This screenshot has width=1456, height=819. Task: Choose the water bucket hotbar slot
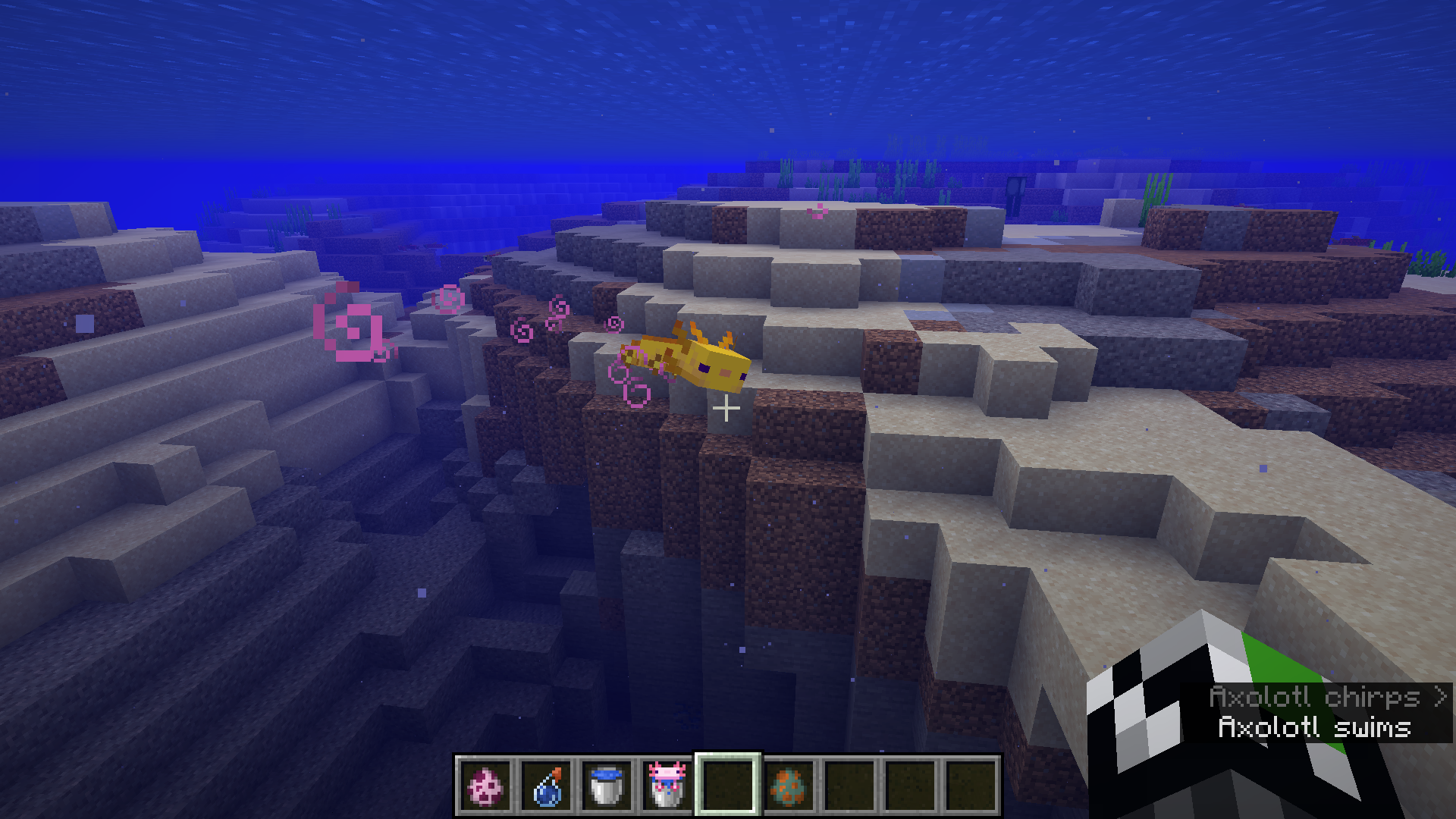(607, 786)
